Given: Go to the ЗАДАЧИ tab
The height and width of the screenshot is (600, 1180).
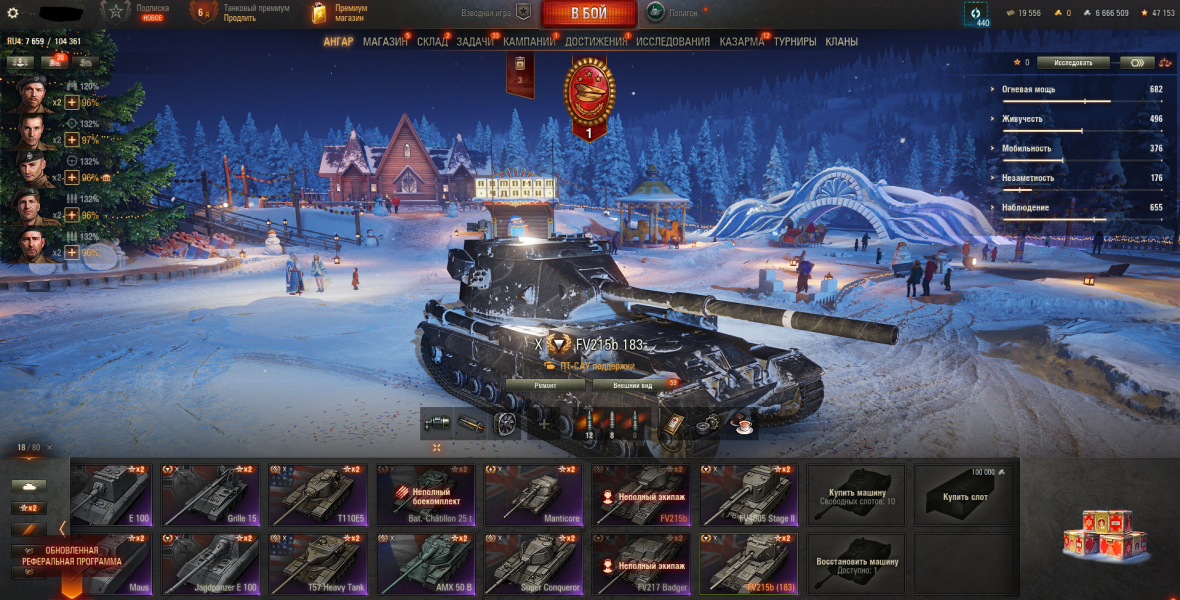Looking at the screenshot, I should (x=476, y=42).
